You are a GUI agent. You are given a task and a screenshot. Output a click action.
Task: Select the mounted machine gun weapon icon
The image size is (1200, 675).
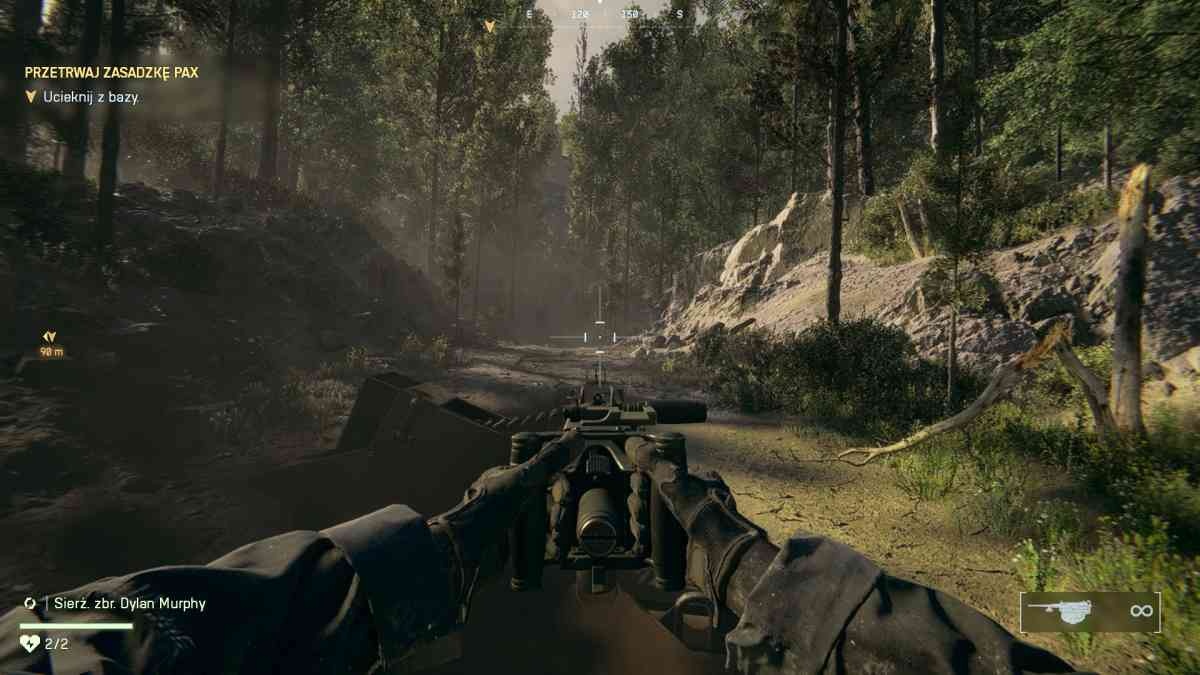(x=1066, y=612)
